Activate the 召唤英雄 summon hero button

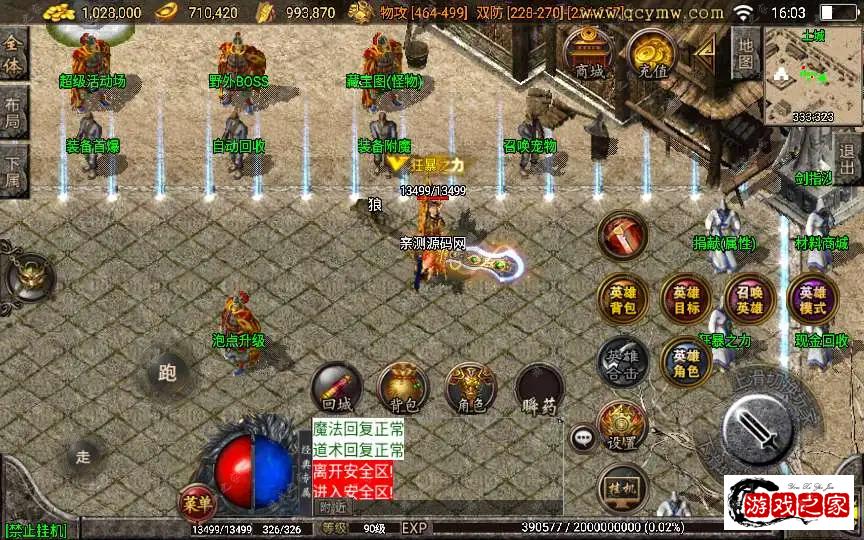(x=750, y=300)
